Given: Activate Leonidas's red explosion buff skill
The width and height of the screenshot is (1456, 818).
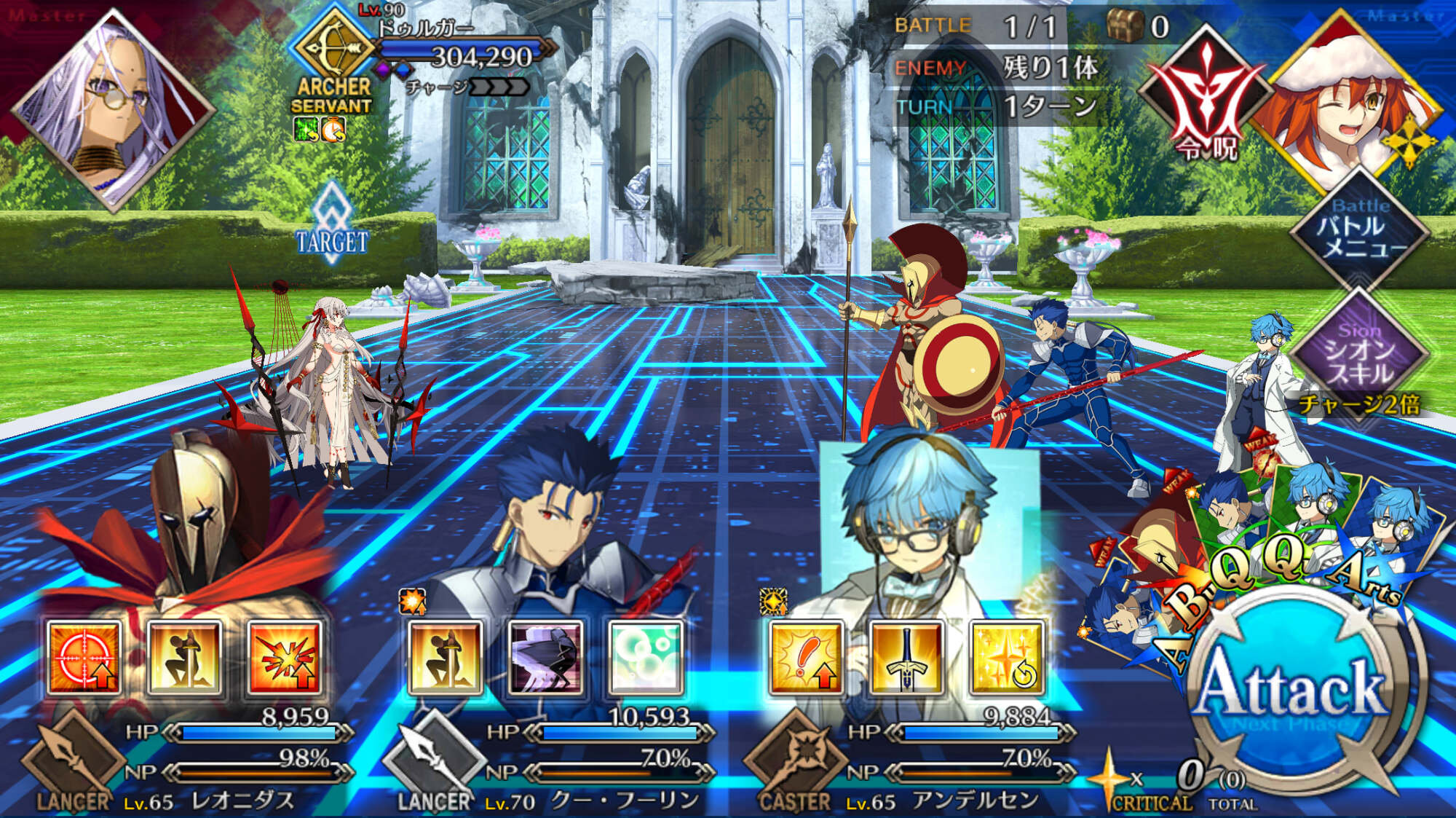Looking at the screenshot, I should [x=285, y=658].
